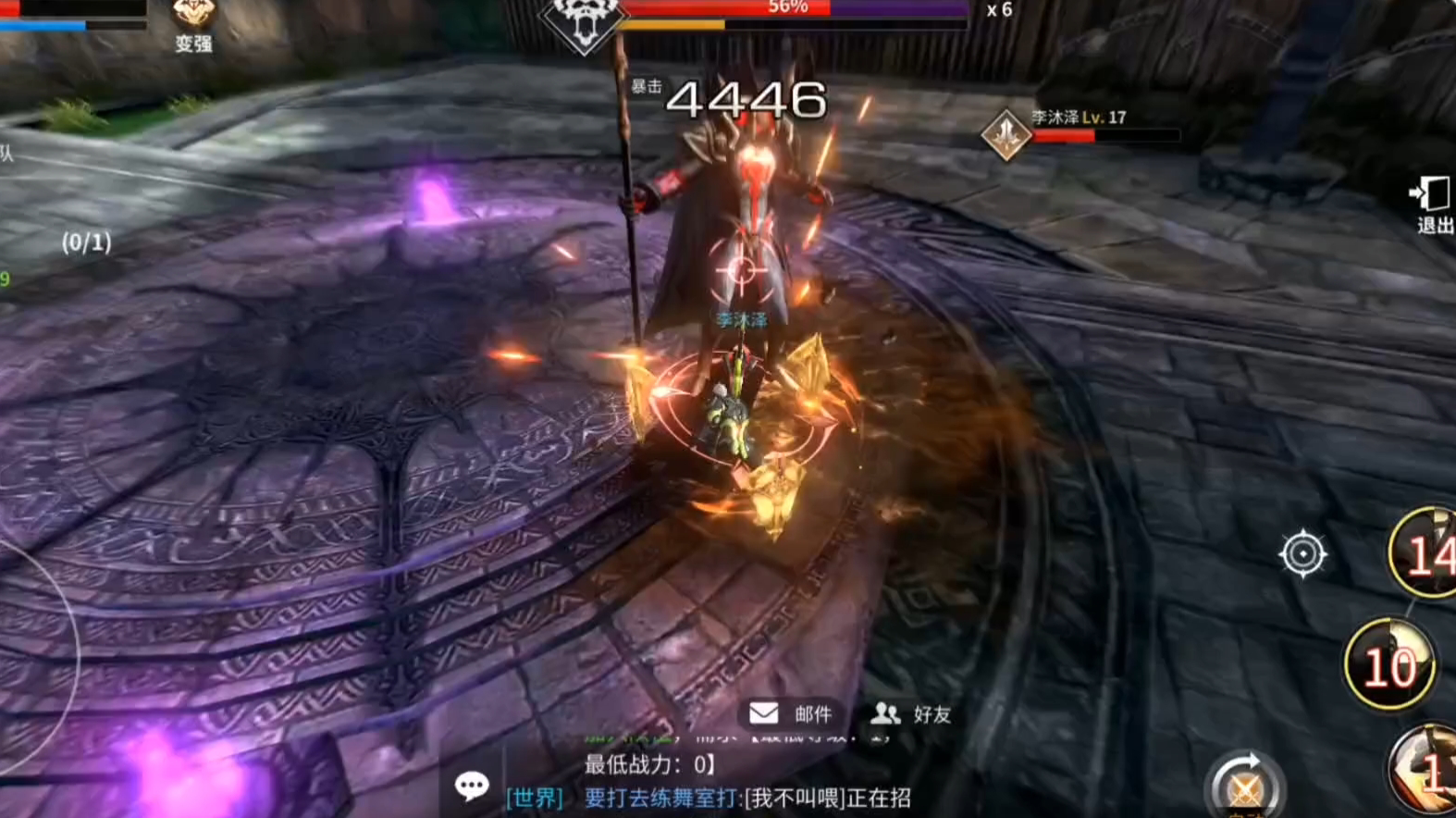
Task: Tap the 退出 exit button
Action: [x=1432, y=204]
